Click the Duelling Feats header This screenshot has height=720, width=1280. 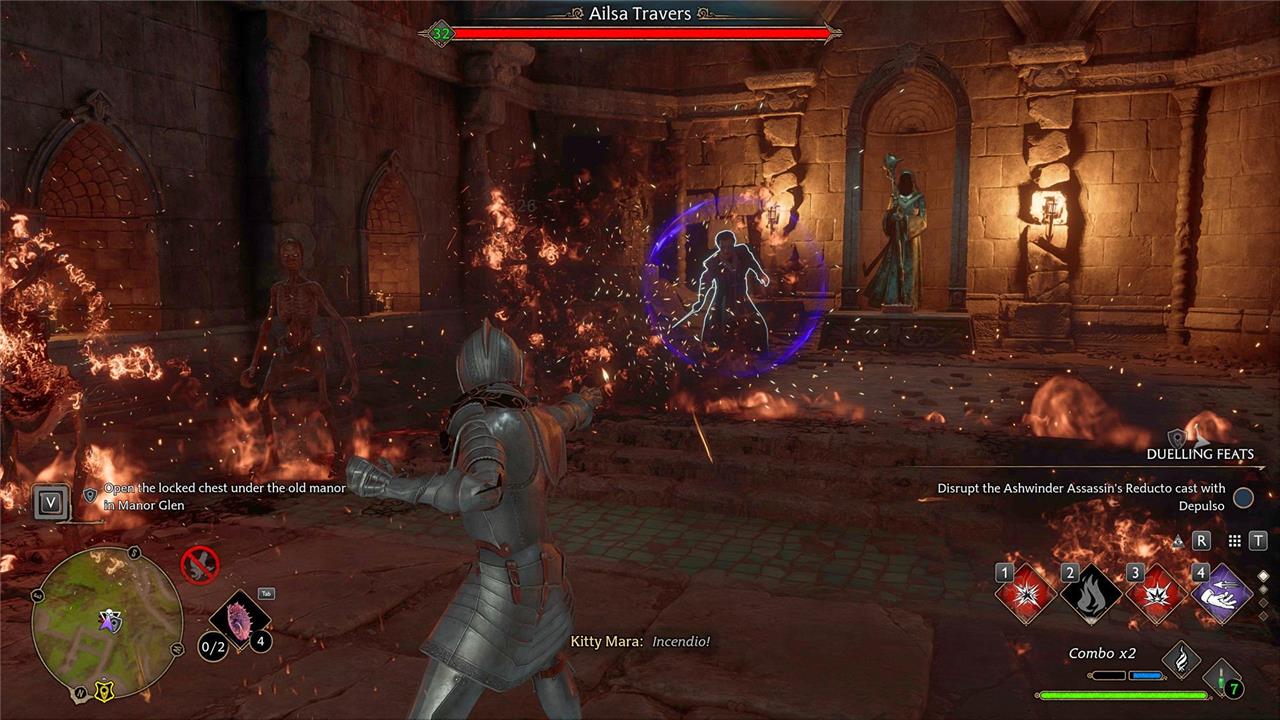coord(1199,454)
